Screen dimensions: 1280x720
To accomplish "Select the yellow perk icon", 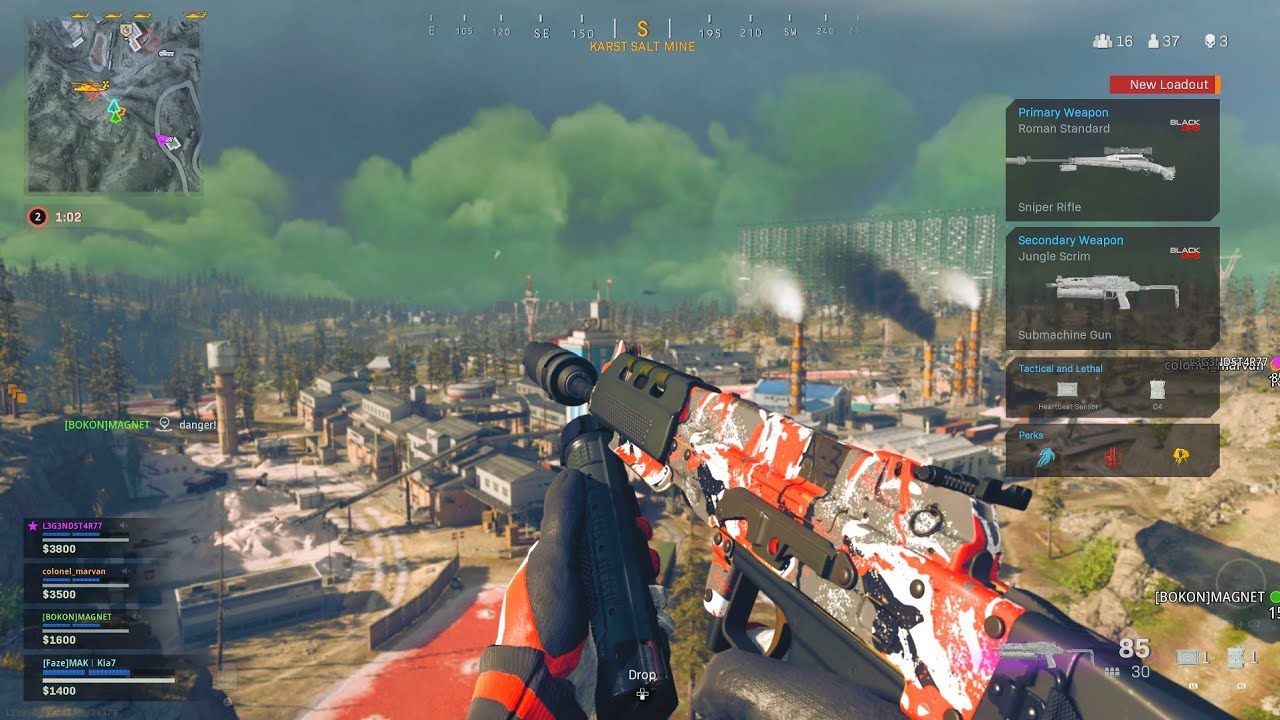I will tap(1180, 457).
